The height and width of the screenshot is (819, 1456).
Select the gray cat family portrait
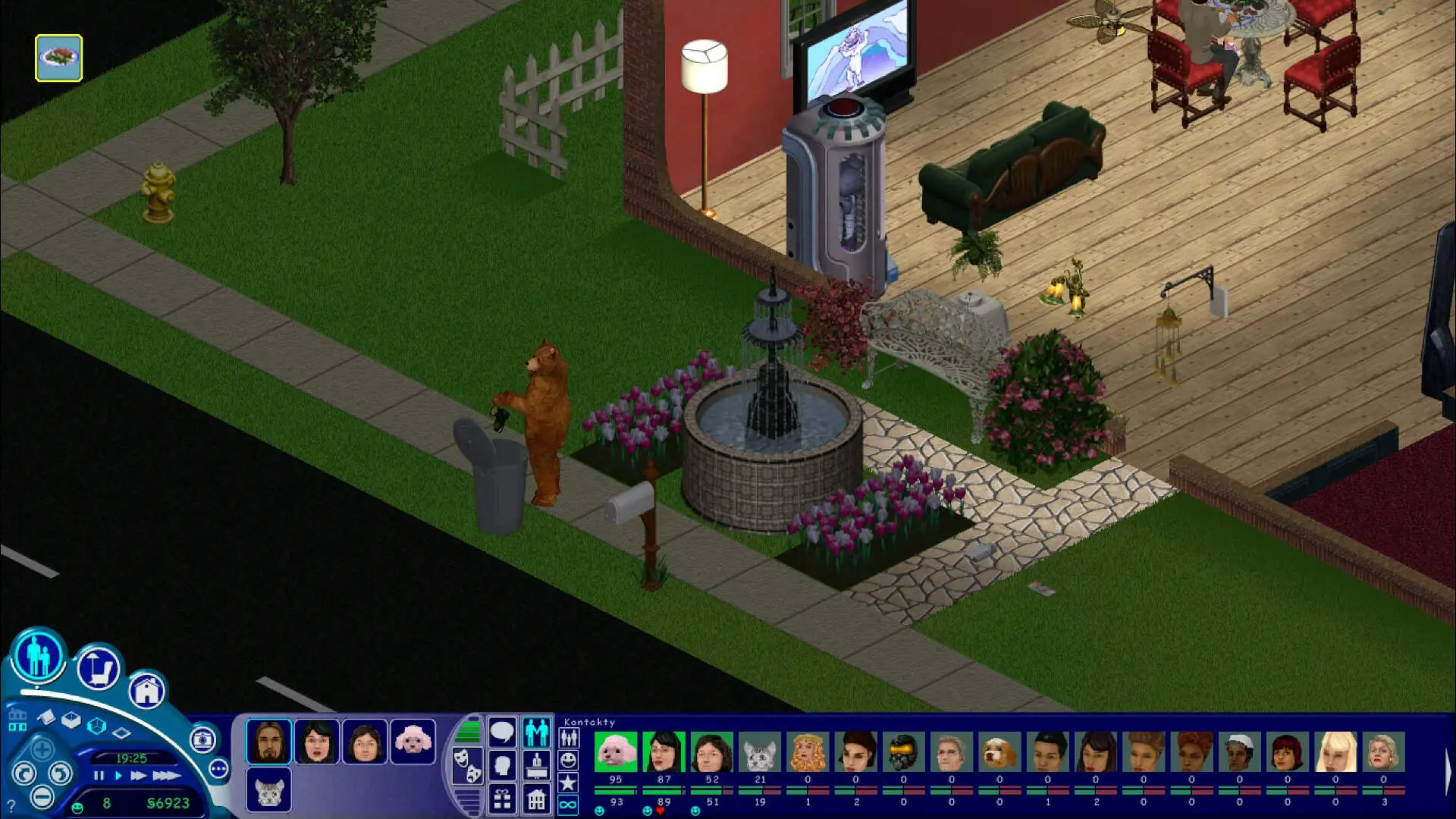point(268,789)
